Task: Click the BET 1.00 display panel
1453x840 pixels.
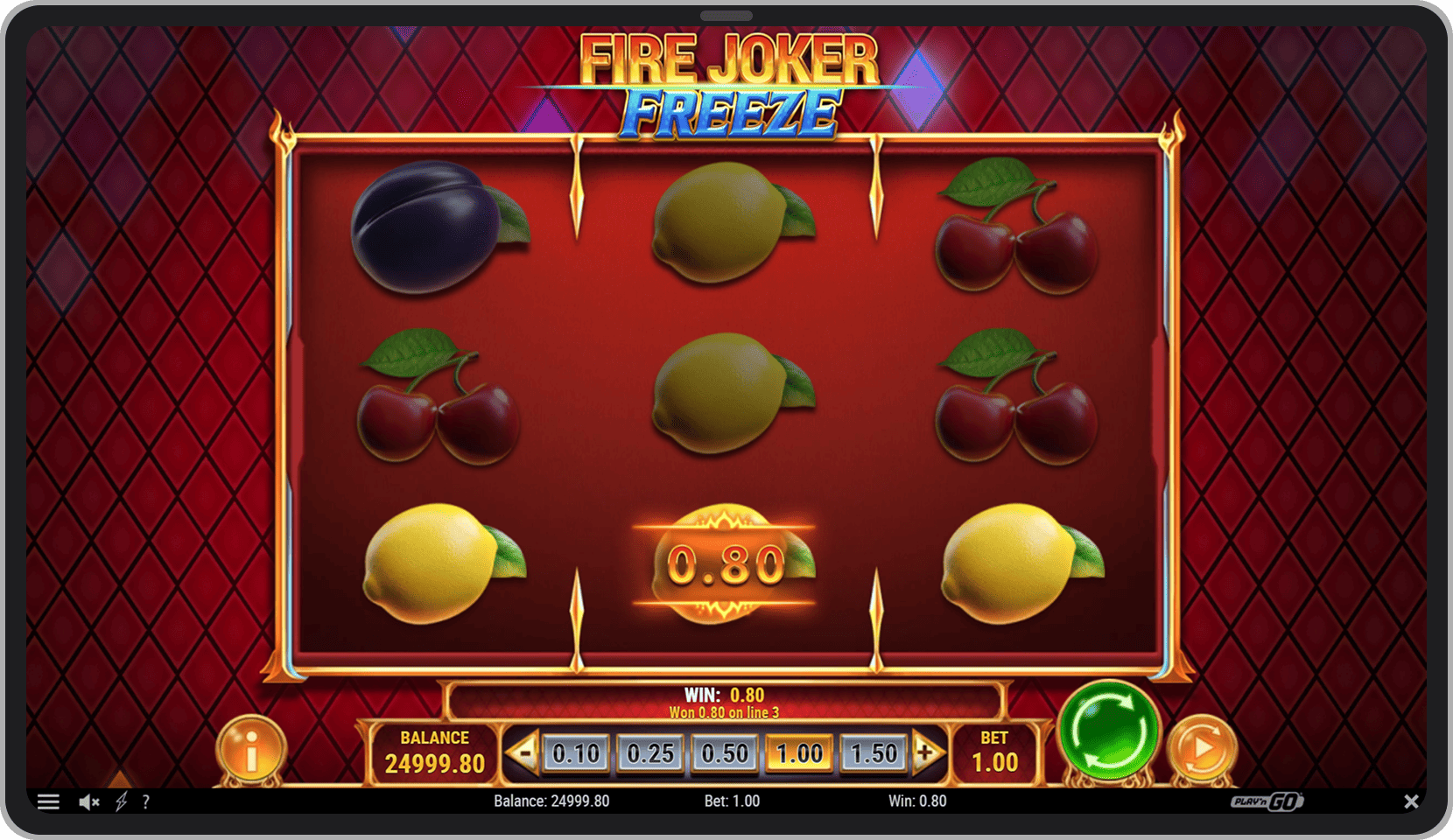Action: tap(995, 751)
